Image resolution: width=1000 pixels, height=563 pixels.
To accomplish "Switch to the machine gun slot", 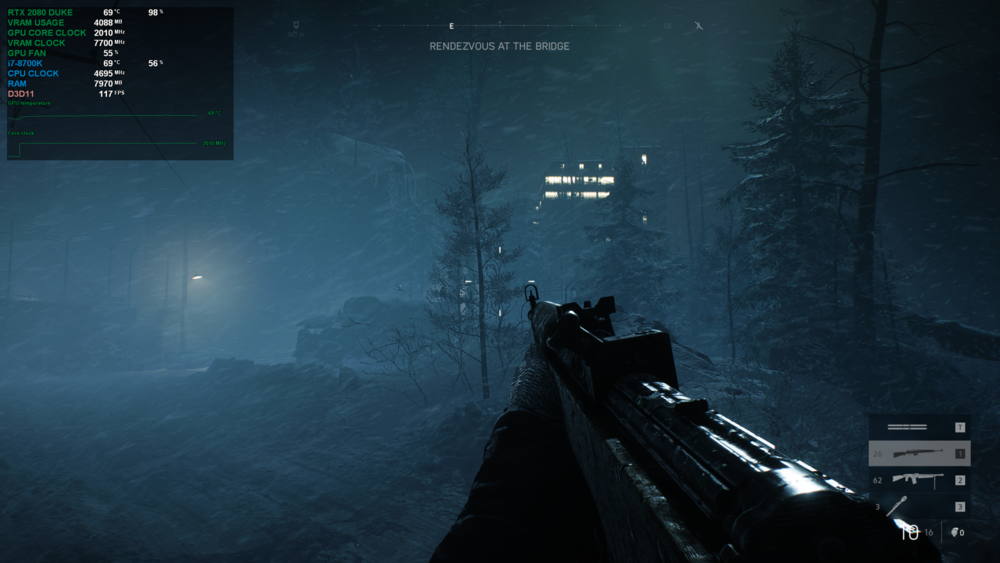I will tap(918, 480).
